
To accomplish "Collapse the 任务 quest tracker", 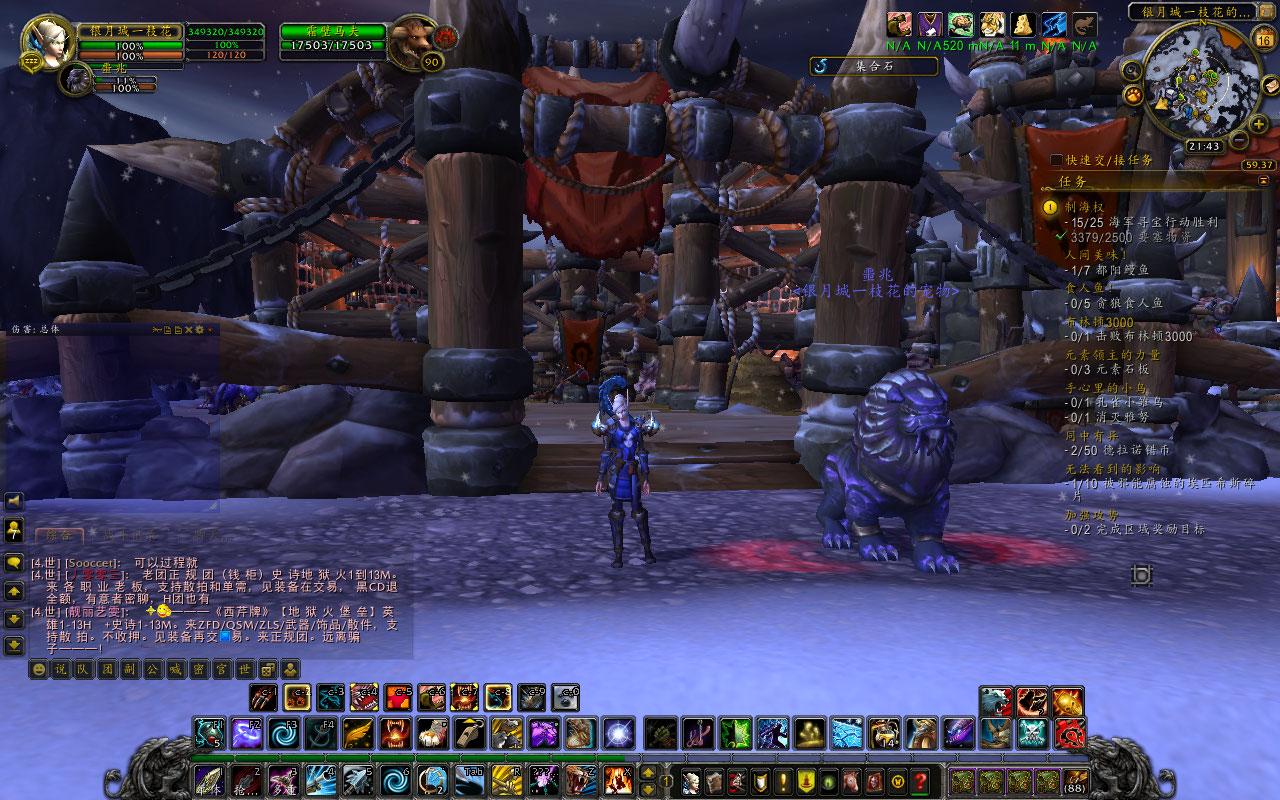I will [x=1265, y=179].
